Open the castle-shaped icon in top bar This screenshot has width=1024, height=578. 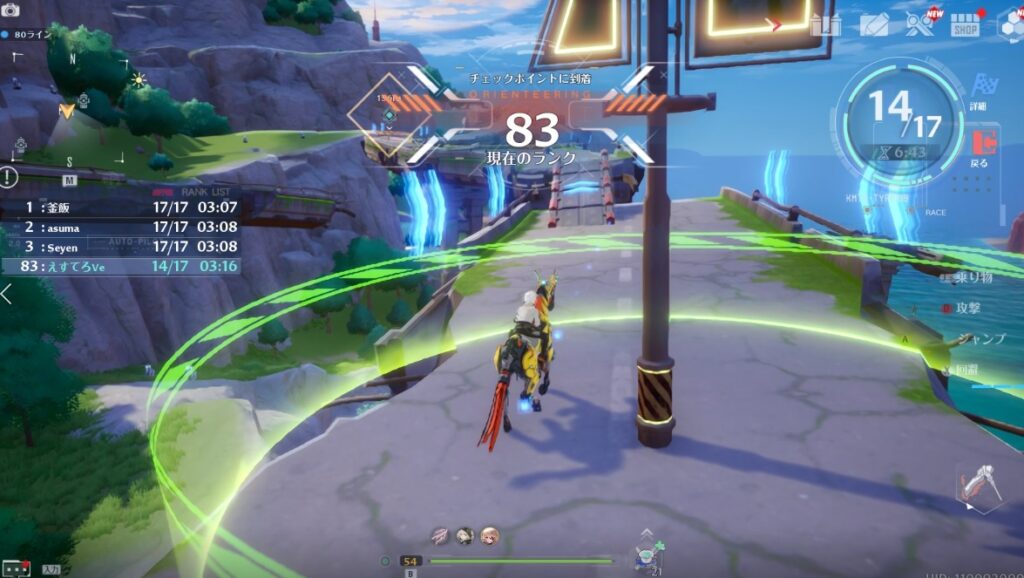pos(826,25)
